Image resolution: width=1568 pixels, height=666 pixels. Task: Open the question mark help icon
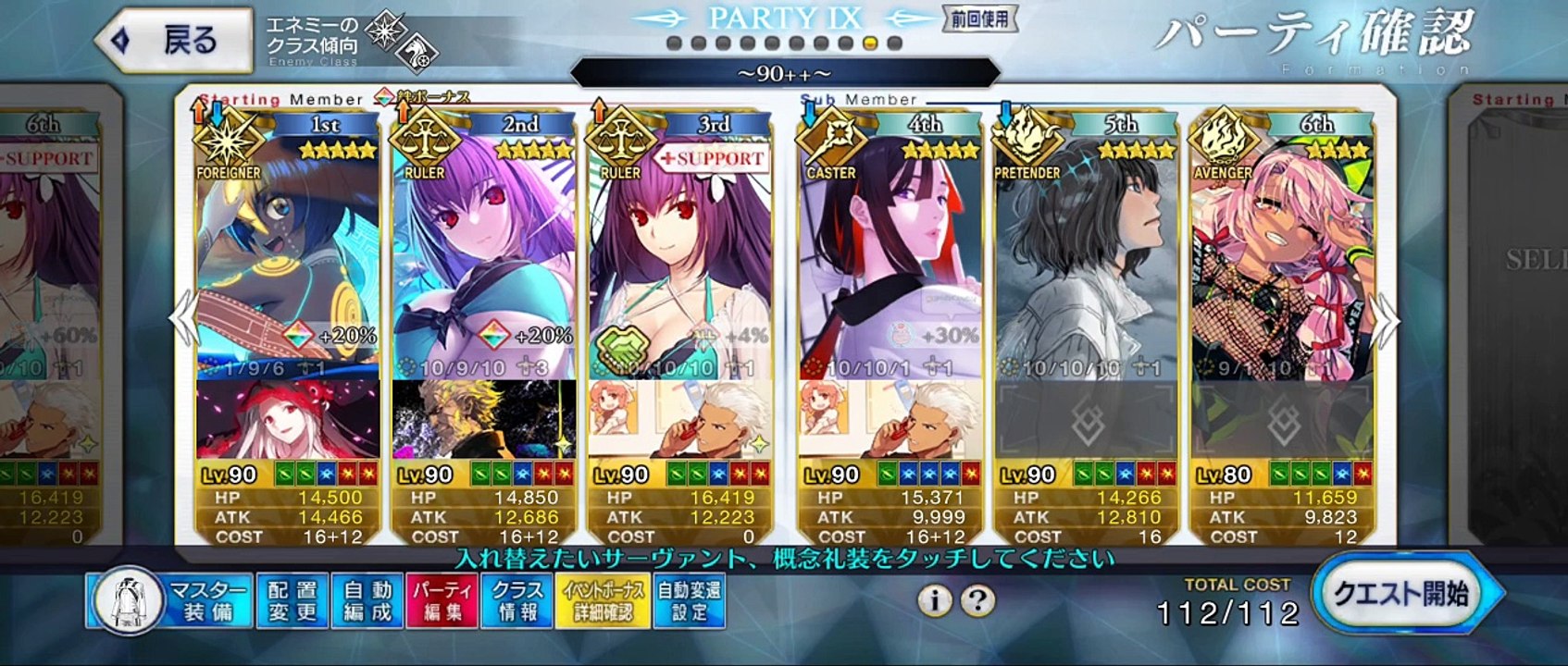[977, 601]
